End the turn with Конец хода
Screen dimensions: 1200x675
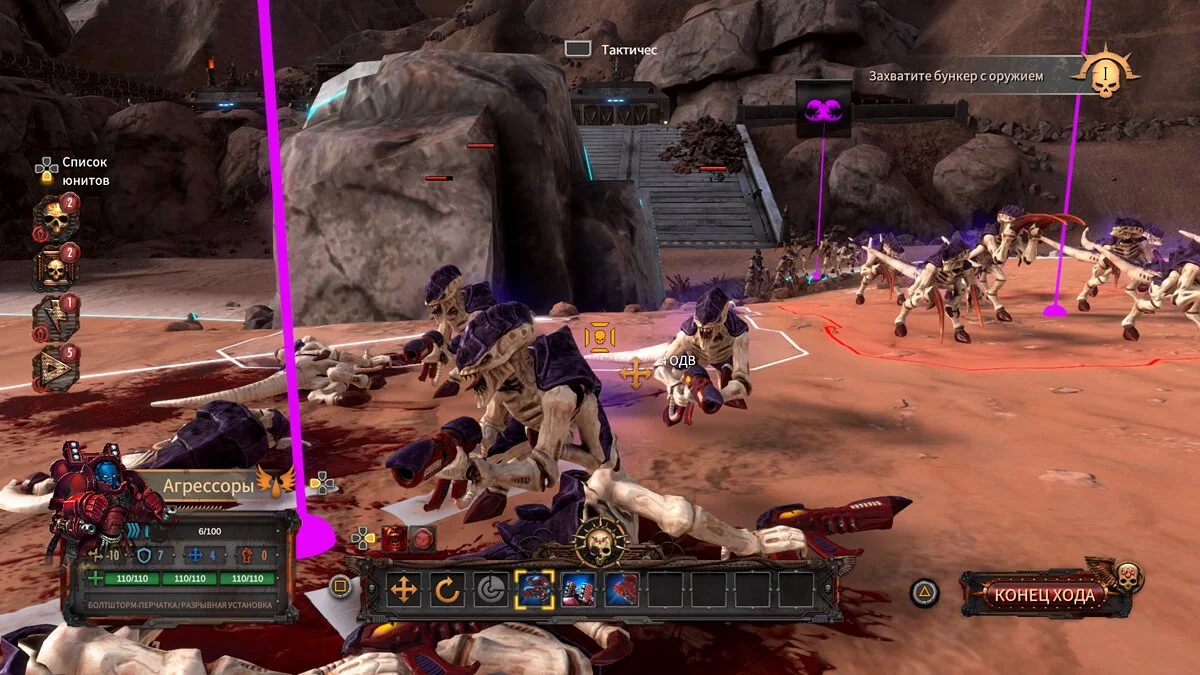(x=1045, y=594)
